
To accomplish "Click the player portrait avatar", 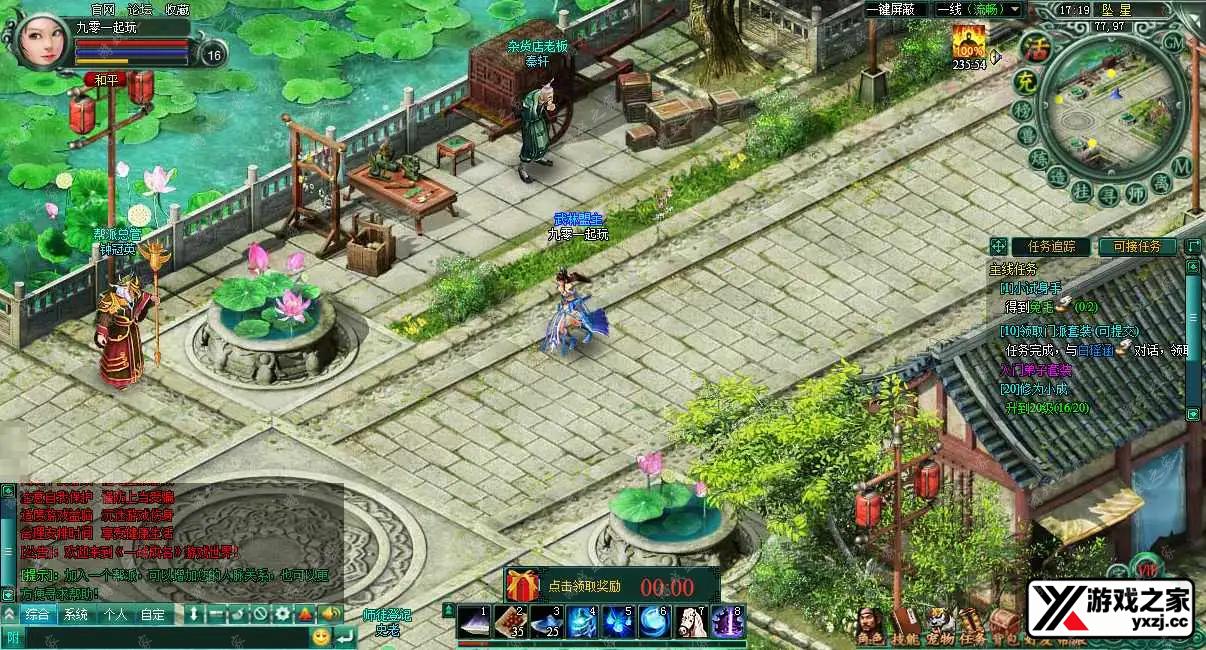I will (40, 40).
